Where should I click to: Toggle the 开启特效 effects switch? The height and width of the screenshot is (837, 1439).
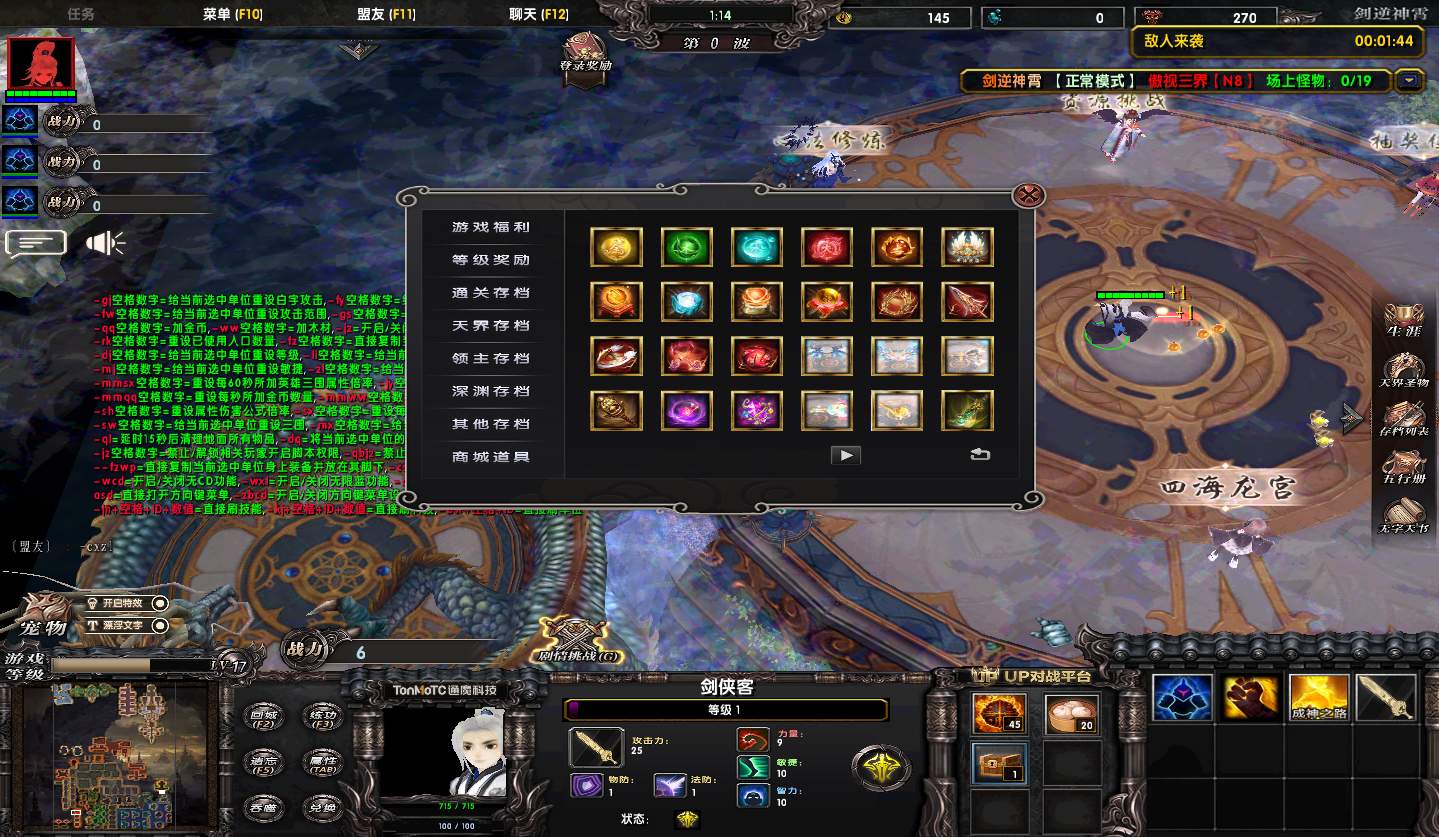[127, 604]
